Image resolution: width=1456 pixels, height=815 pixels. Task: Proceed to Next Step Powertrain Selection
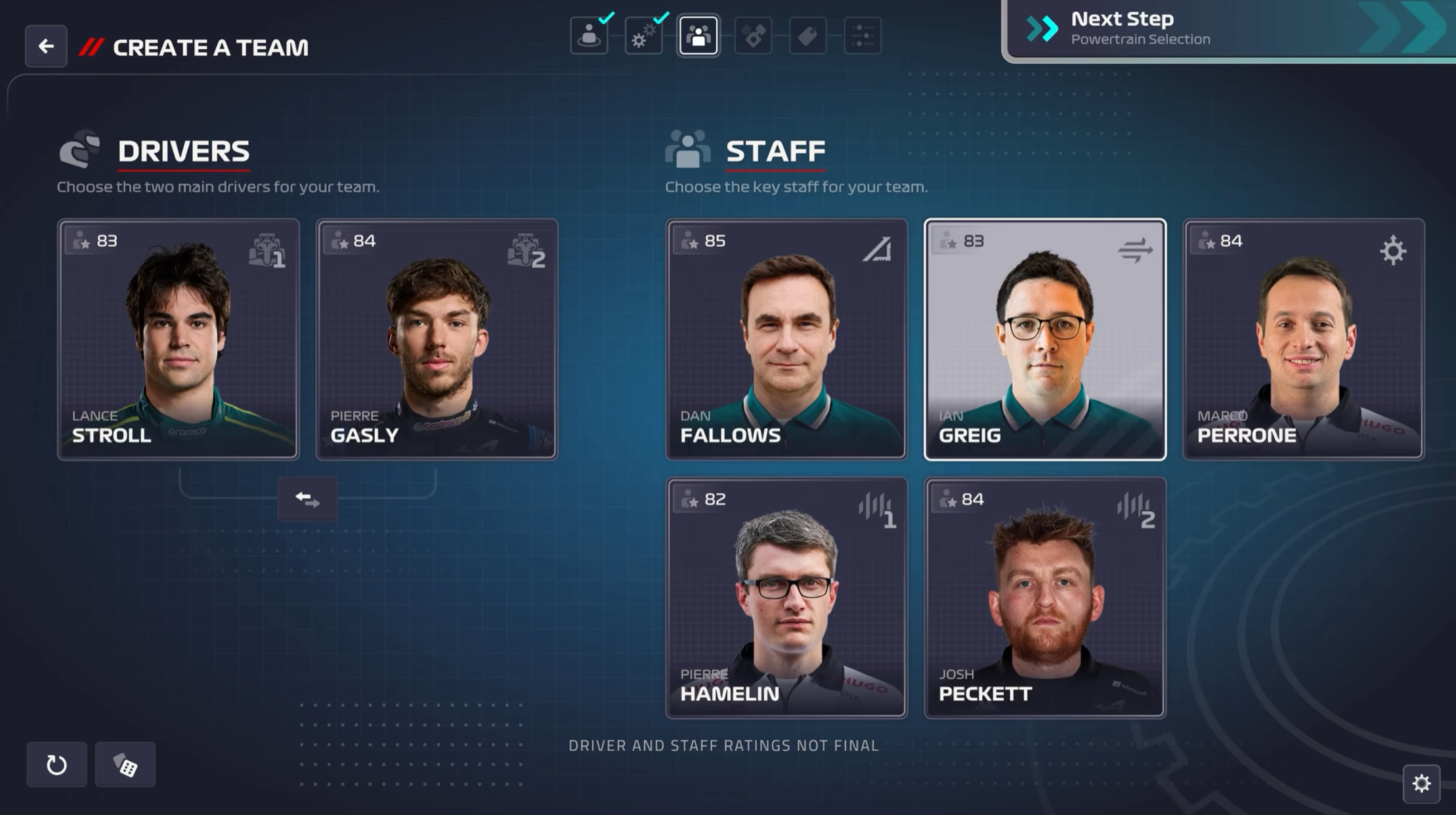tap(1228, 30)
